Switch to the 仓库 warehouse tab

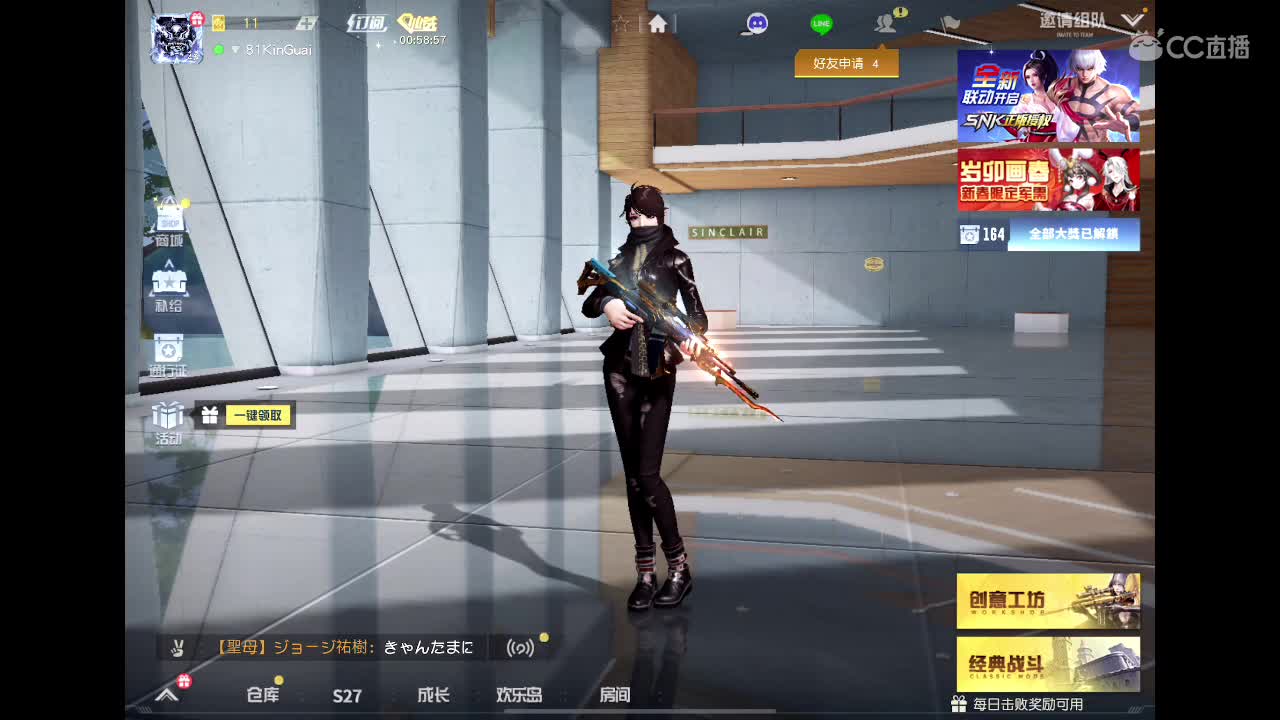[260, 697]
